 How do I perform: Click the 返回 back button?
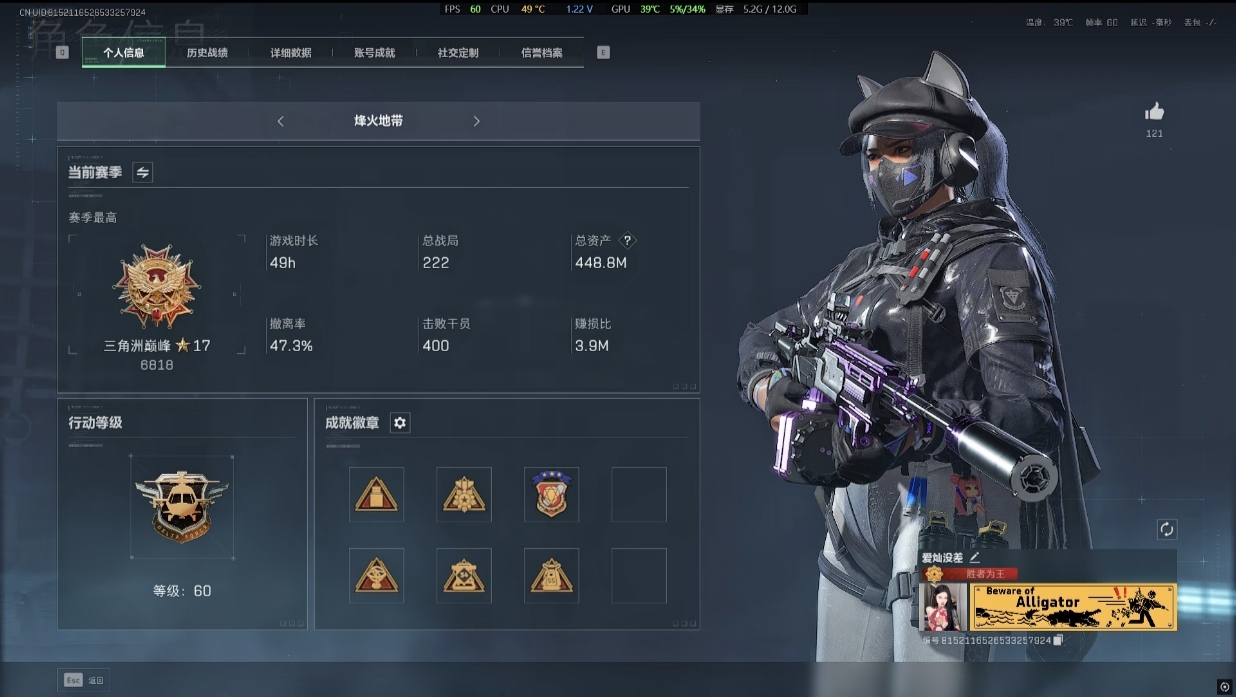click(85, 680)
